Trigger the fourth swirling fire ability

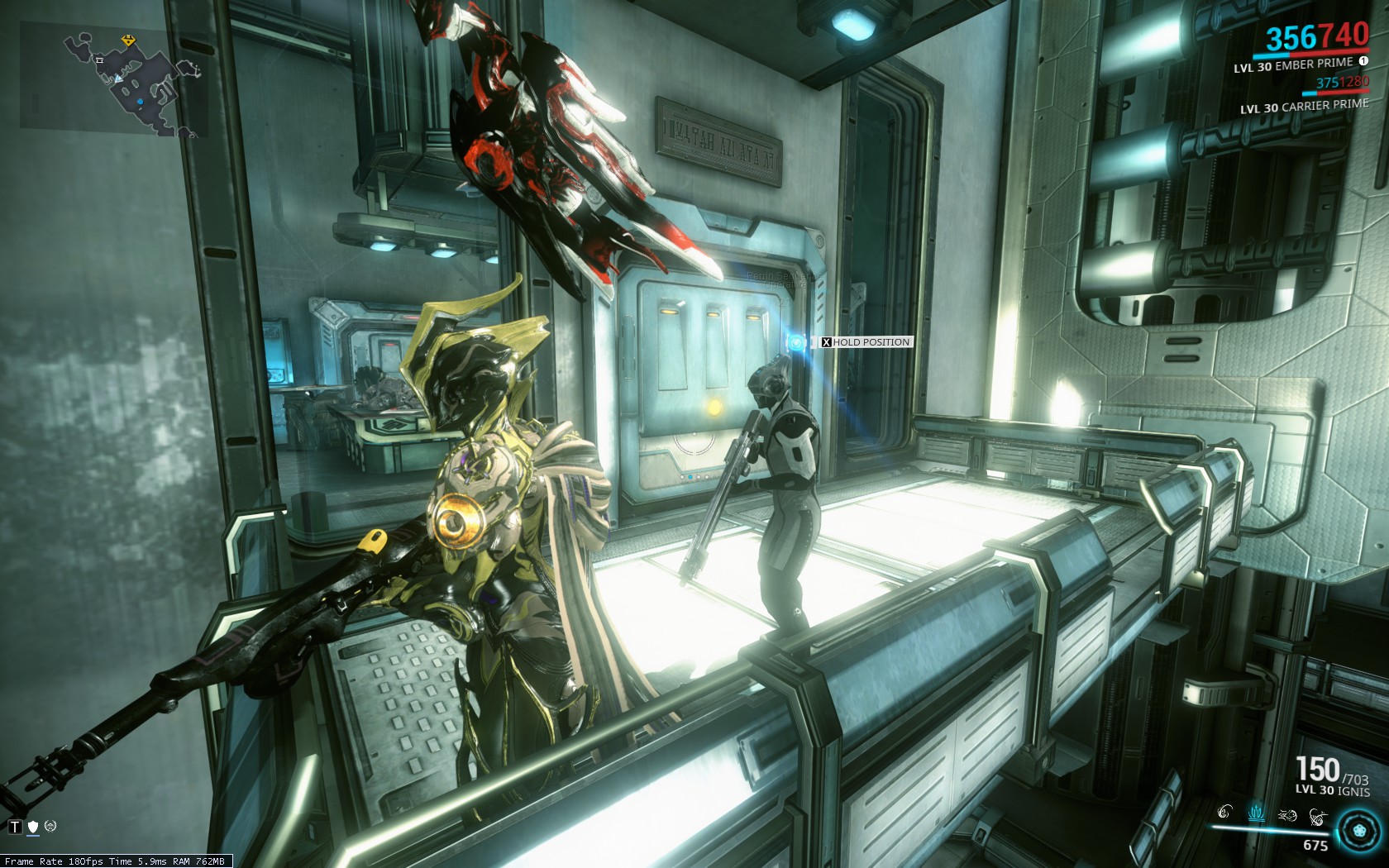click(1317, 817)
